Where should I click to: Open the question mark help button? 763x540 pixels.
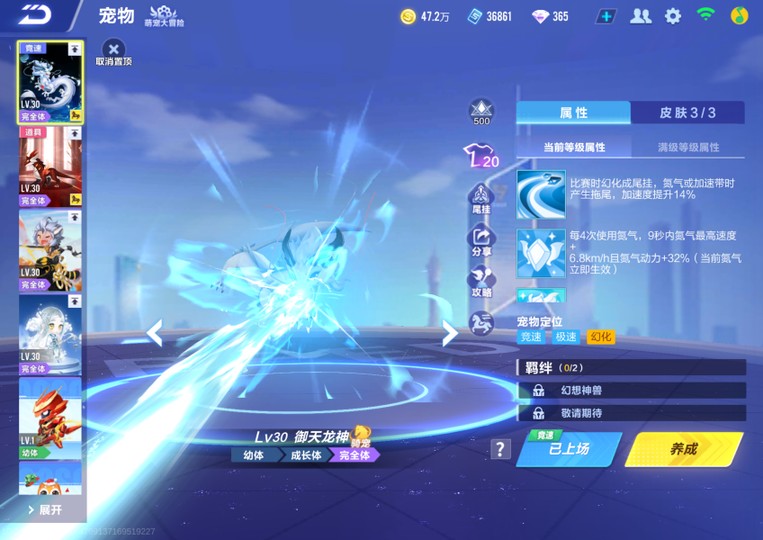point(501,449)
